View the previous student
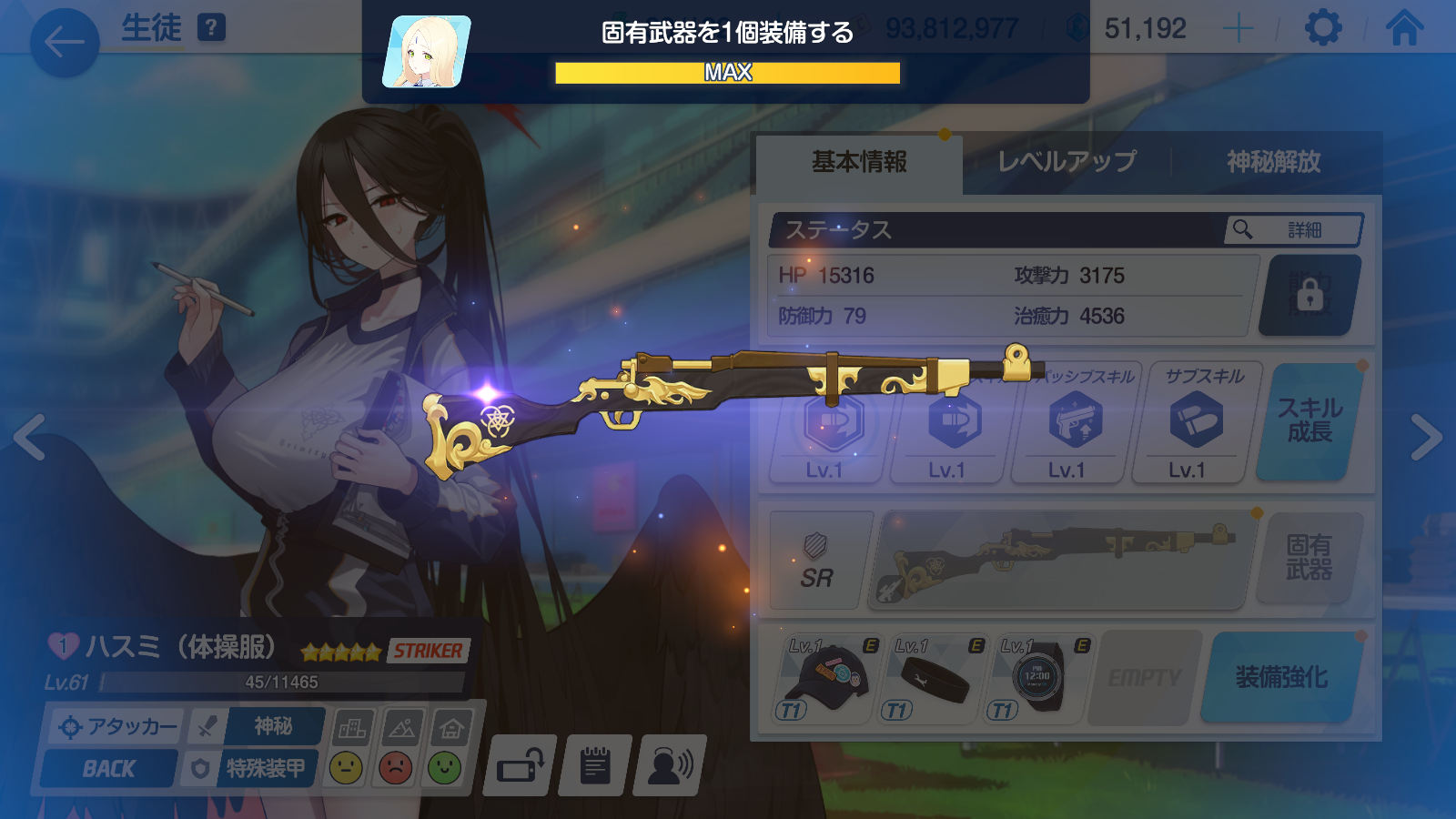Image resolution: width=1456 pixels, height=819 pixels. [30, 438]
